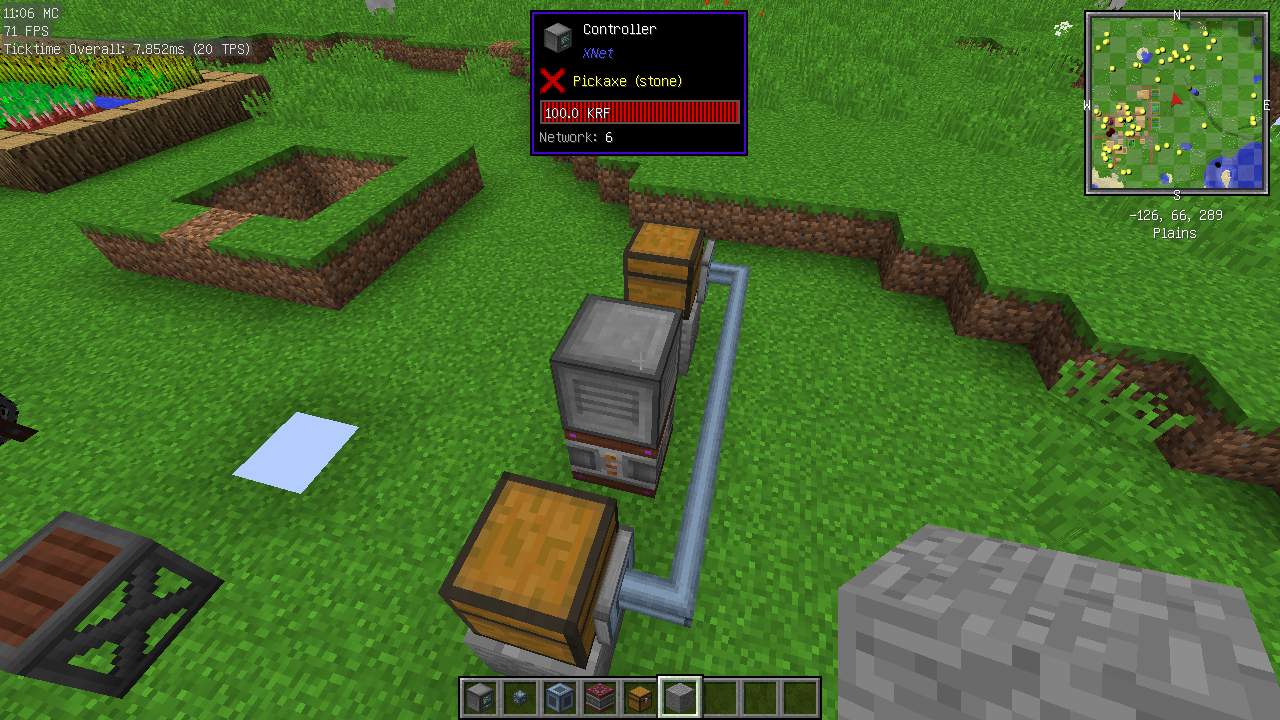Select the blue machine block in the hotbar
This screenshot has width=1280, height=720.
[x=559, y=697]
